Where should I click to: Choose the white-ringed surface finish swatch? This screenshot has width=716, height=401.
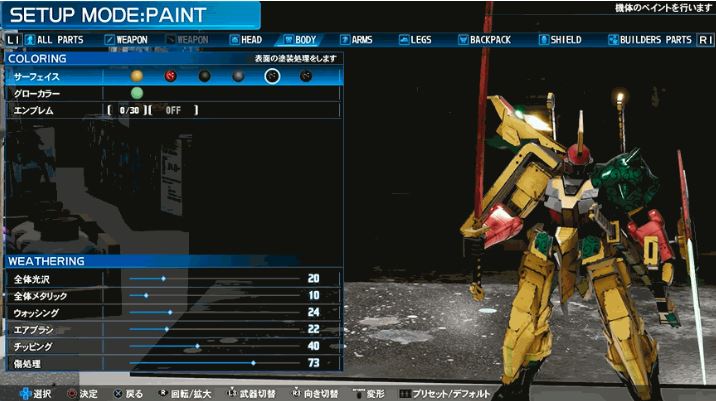(x=271, y=76)
